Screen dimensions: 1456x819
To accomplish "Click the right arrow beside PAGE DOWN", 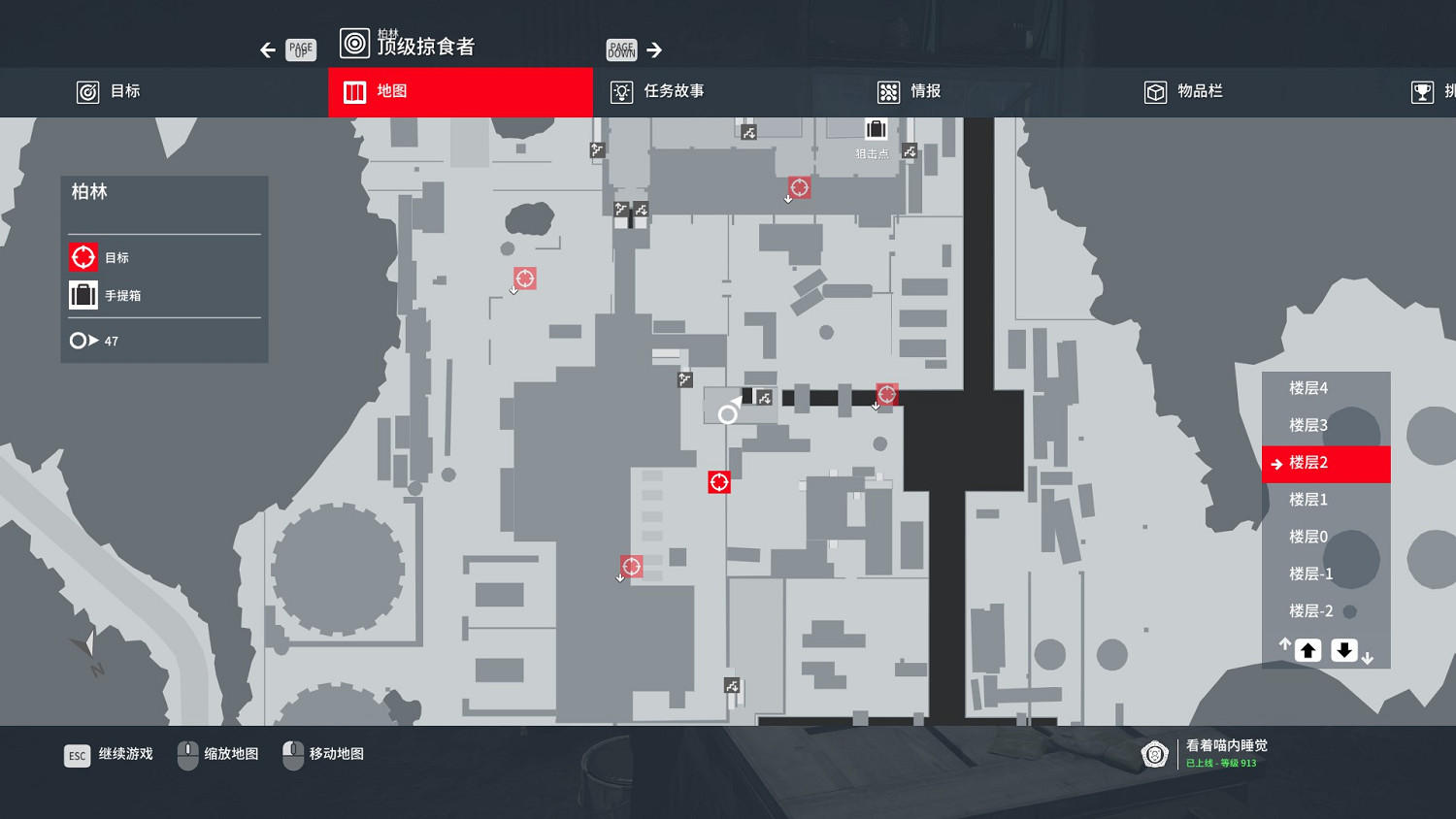I will (655, 49).
